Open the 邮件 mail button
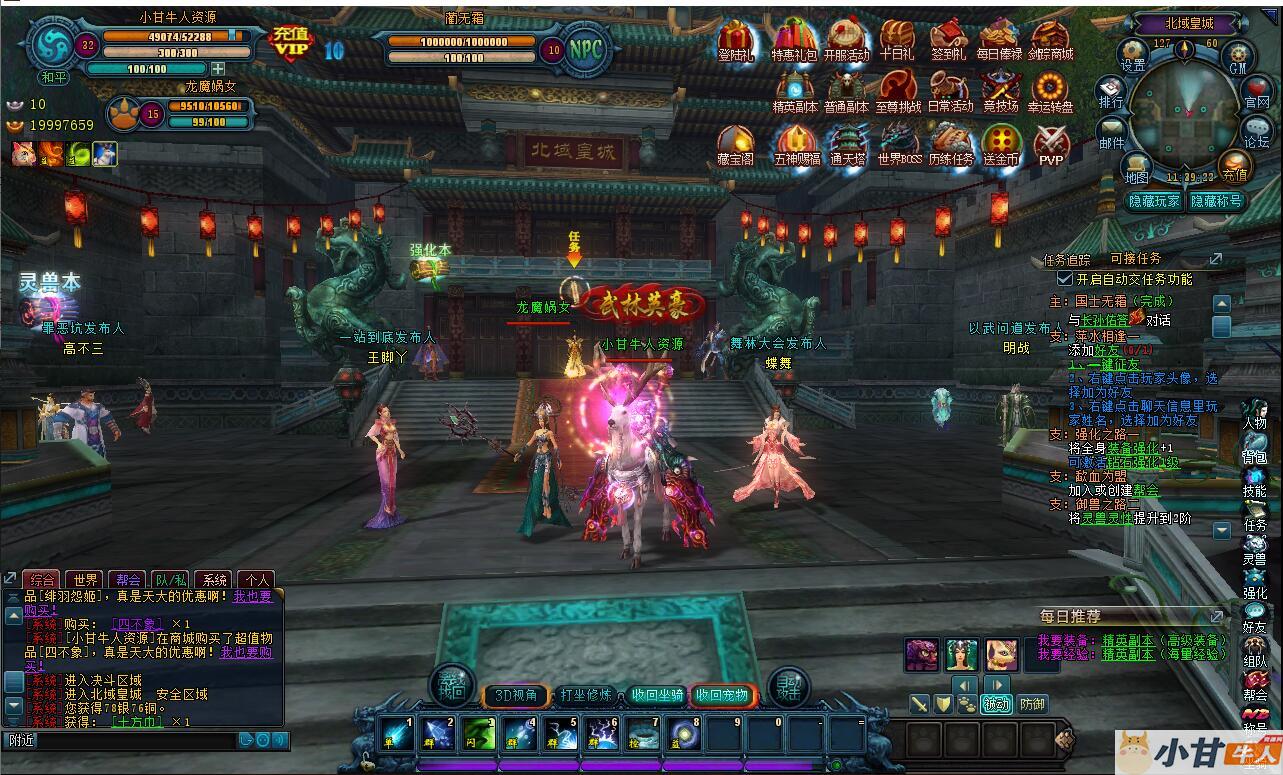Screen dimensions: 1283x775 click(1112, 133)
